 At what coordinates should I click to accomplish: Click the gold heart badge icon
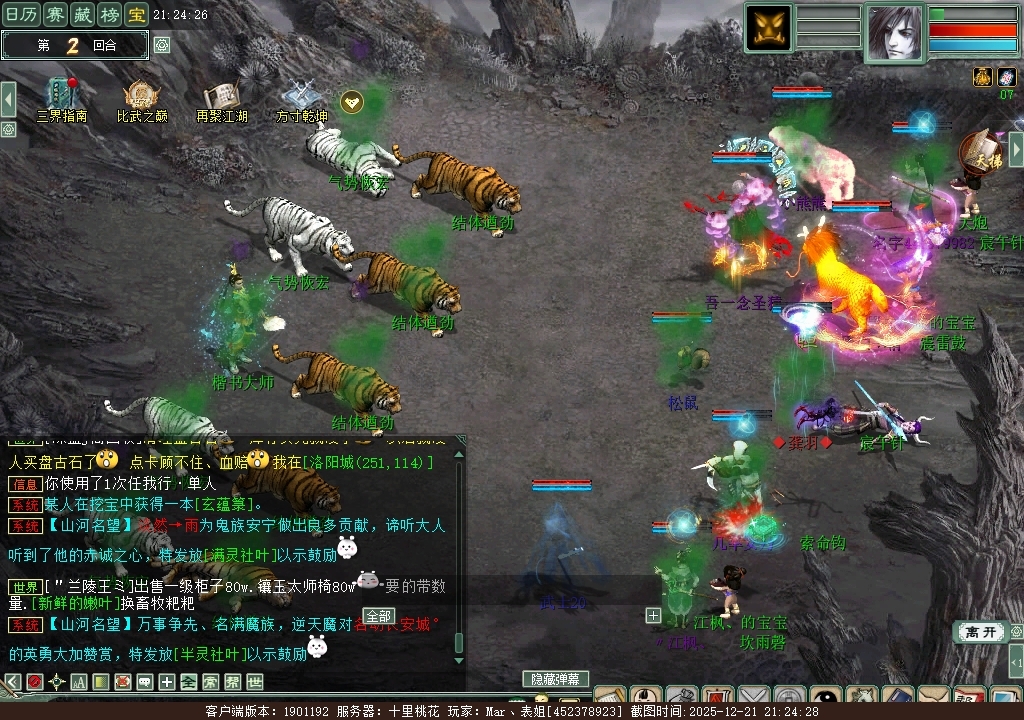click(x=351, y=101)
